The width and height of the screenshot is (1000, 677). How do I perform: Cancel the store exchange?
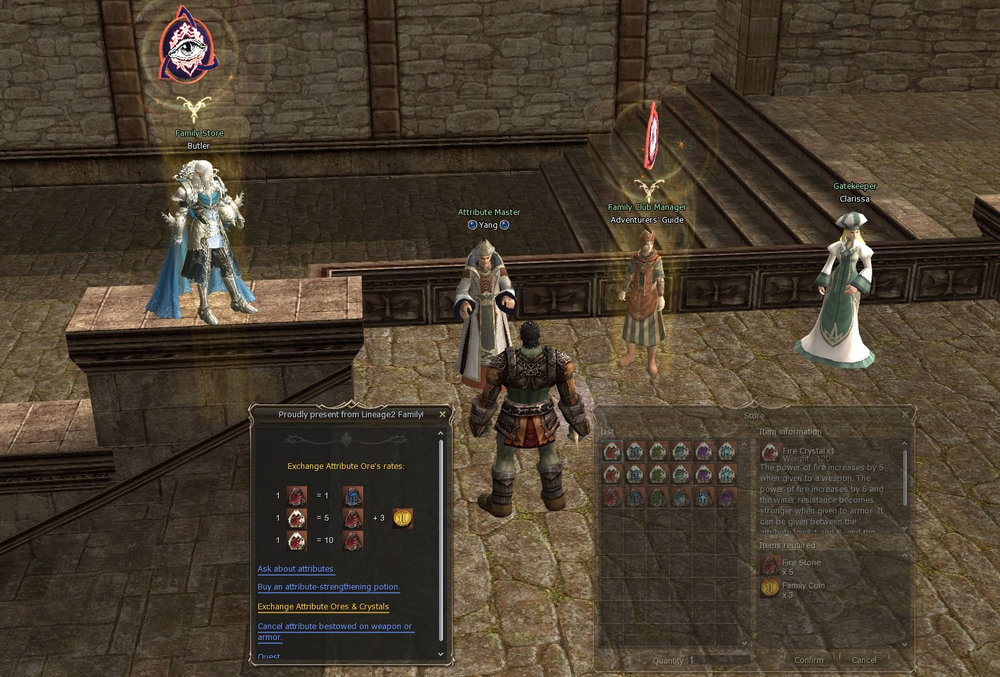click(864, 660)
